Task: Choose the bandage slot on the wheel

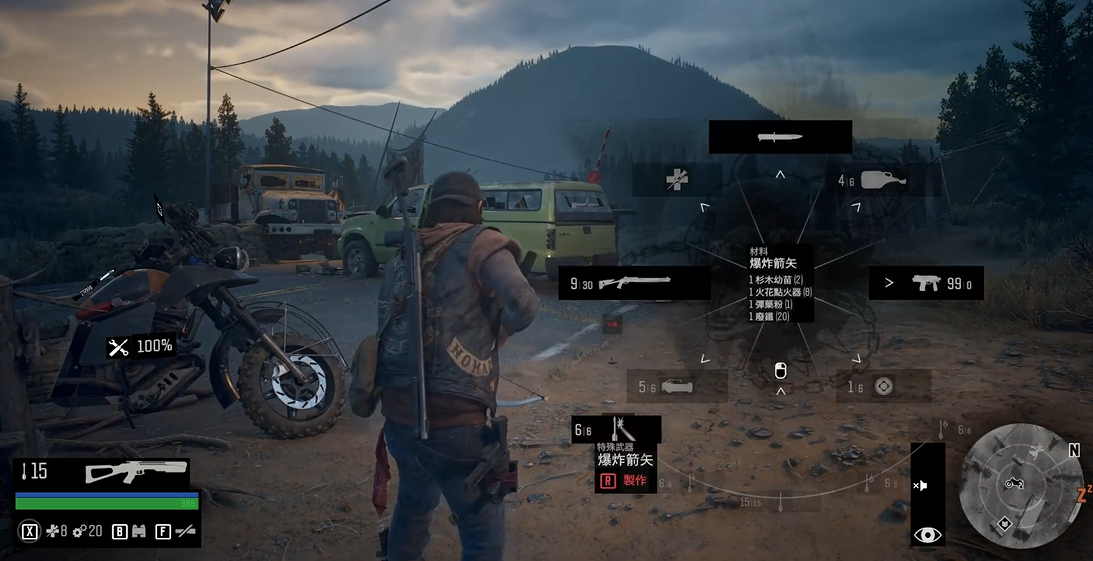Action: (677, 180)
